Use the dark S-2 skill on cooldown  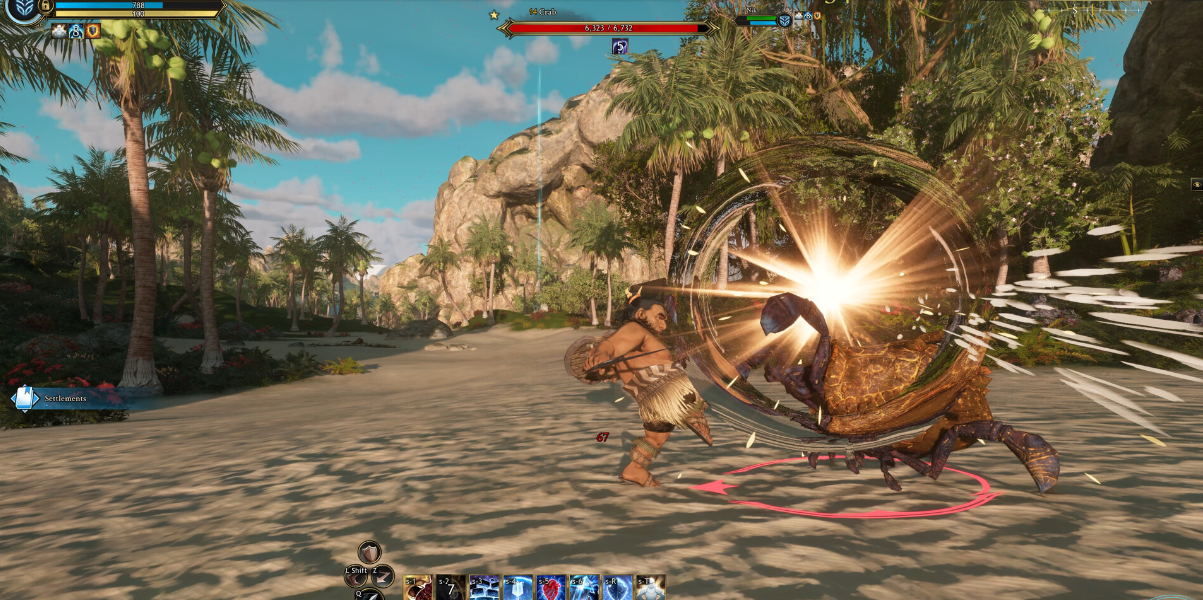(450, 588)
